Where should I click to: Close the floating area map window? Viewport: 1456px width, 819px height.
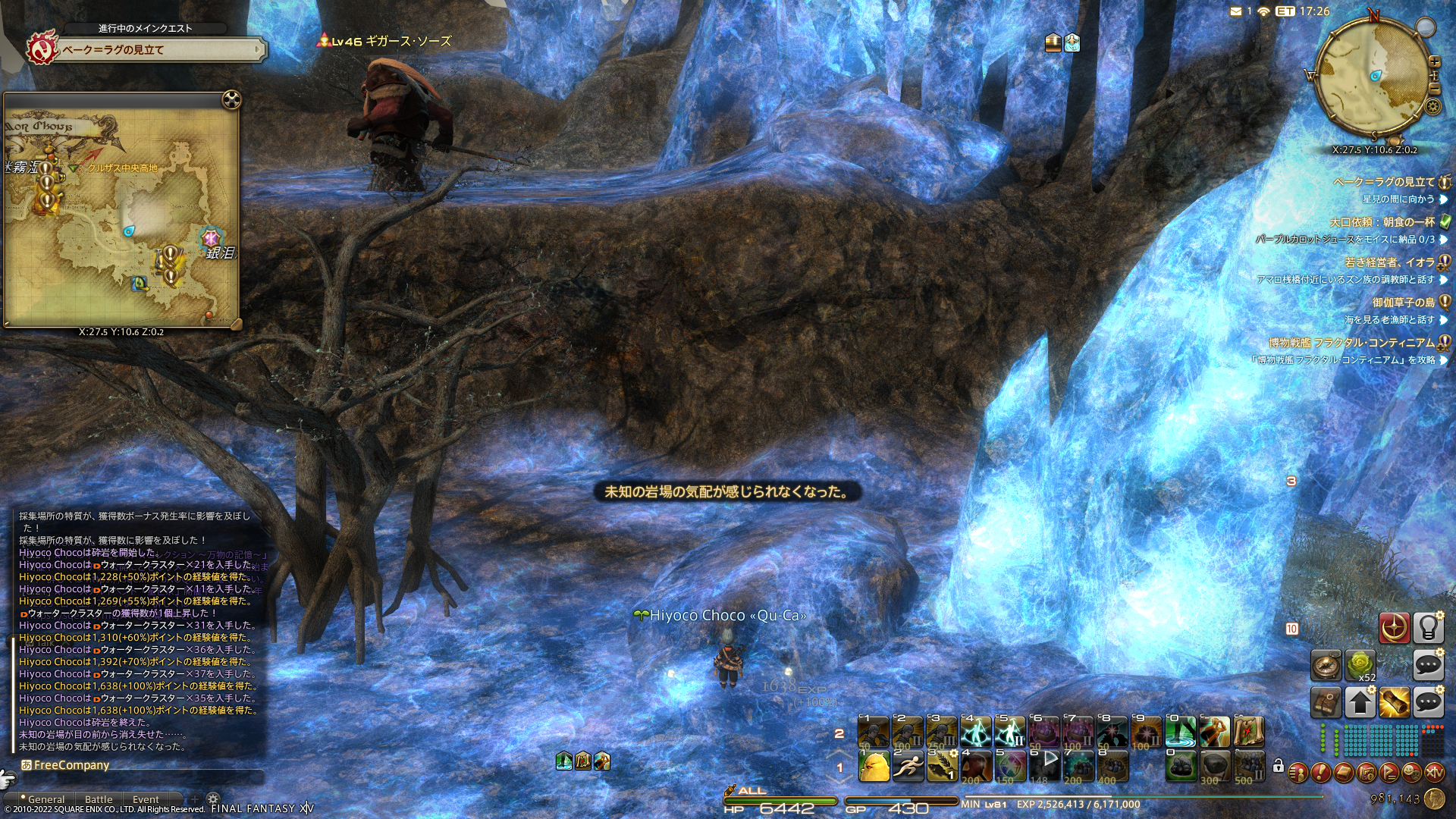point(231,100)
